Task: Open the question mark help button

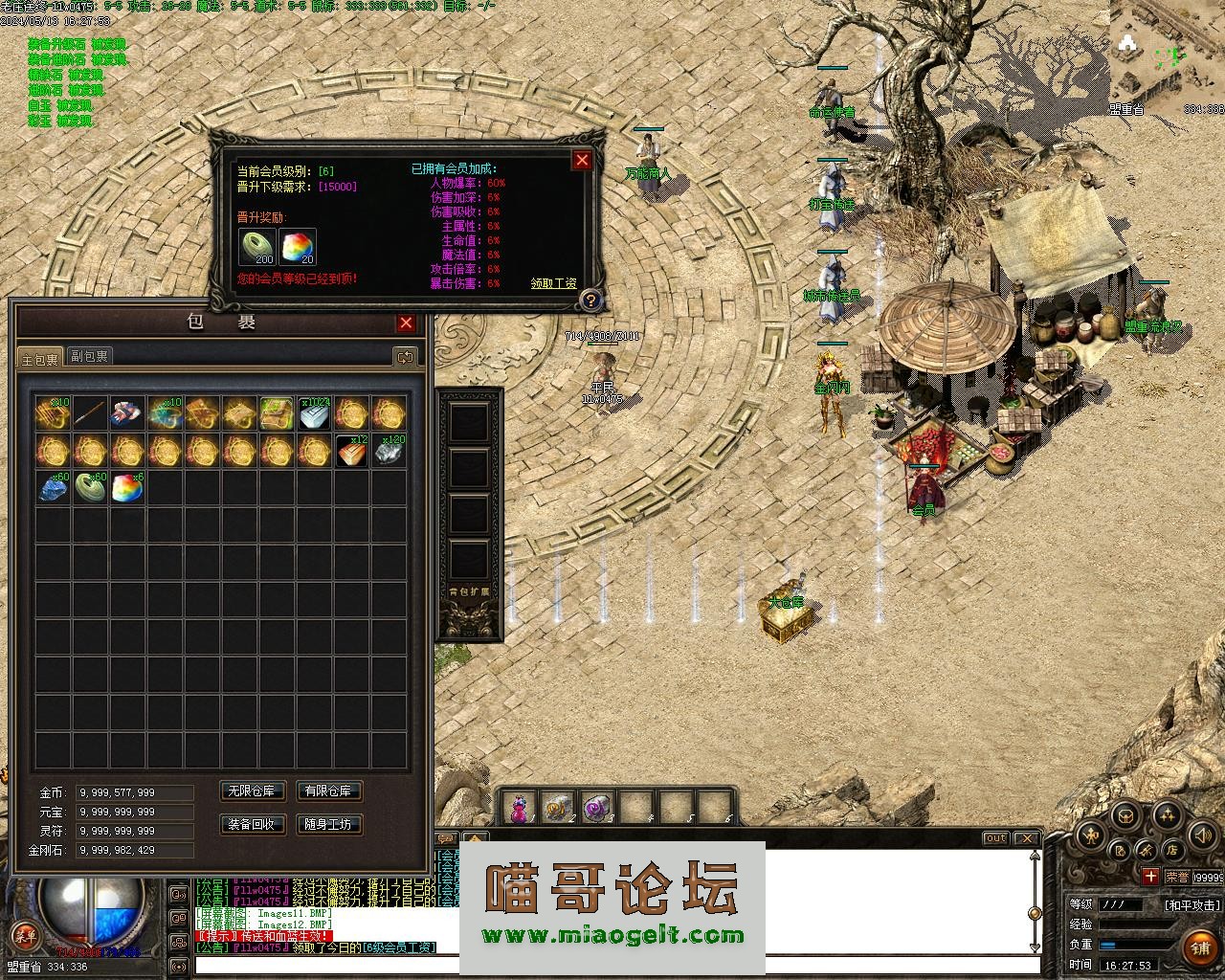Action: click(x=590, y=301)
